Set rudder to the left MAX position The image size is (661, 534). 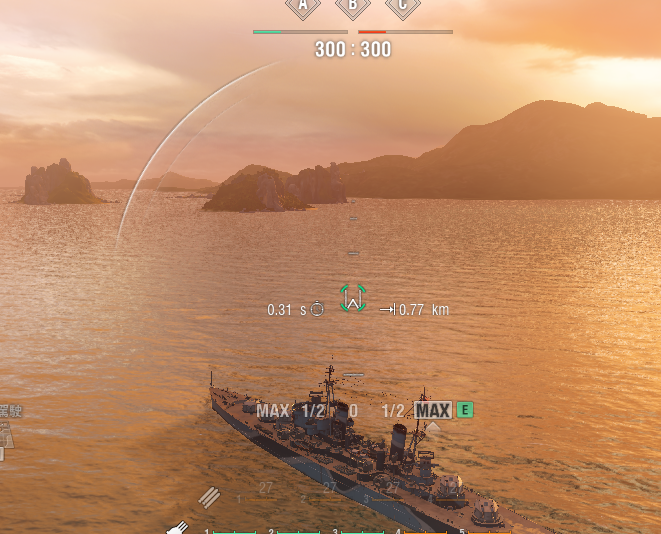click(x=272, y=410)
